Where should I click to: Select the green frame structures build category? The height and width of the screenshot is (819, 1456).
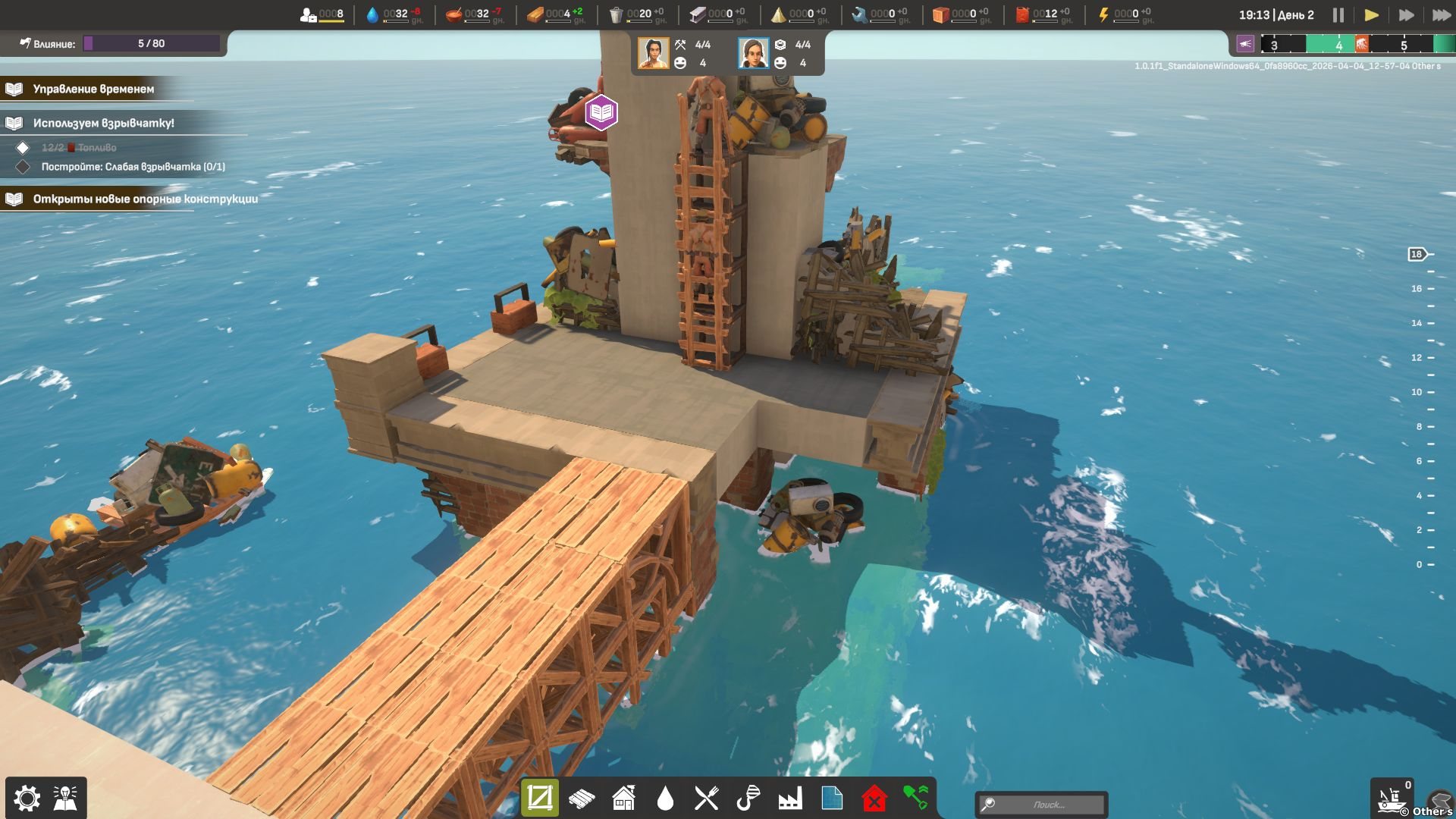point(540,798)
